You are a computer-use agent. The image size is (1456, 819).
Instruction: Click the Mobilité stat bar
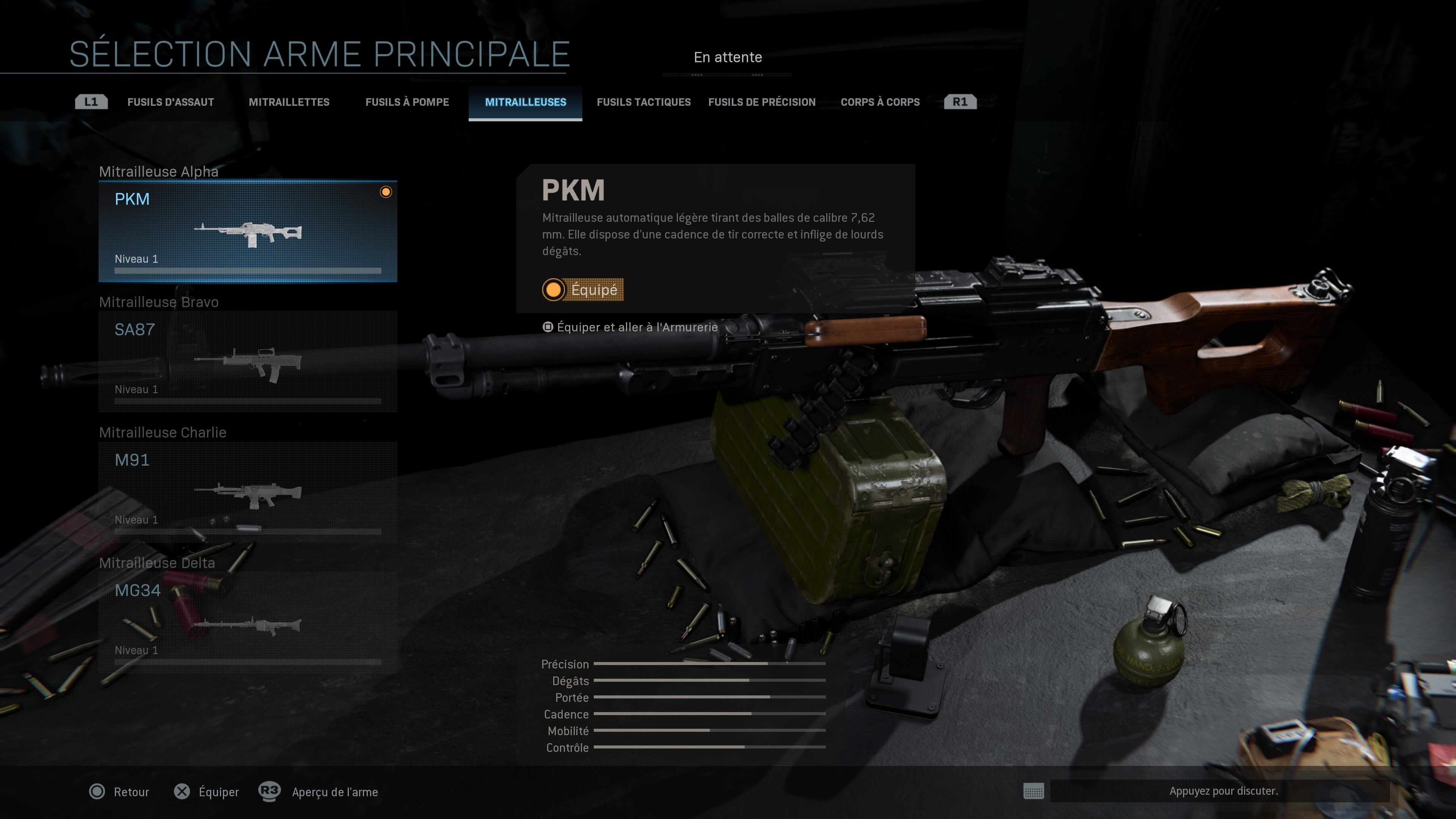point(709,730)
